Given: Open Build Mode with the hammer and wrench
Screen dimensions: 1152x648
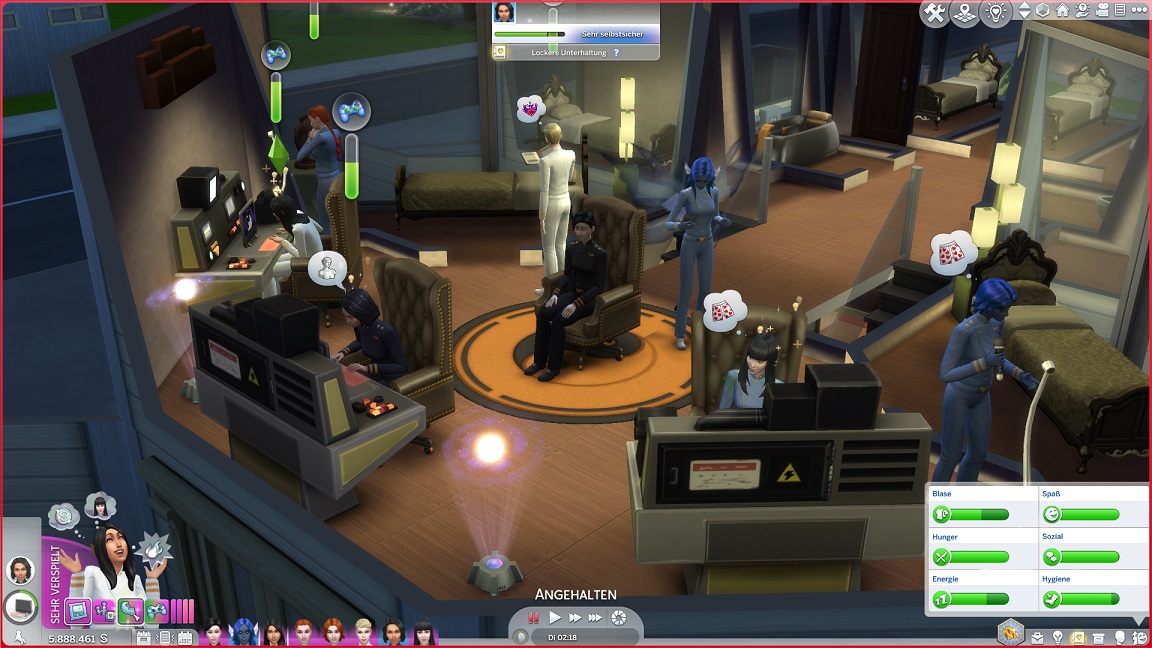Looking at the screenshot, I should point(935,13).
